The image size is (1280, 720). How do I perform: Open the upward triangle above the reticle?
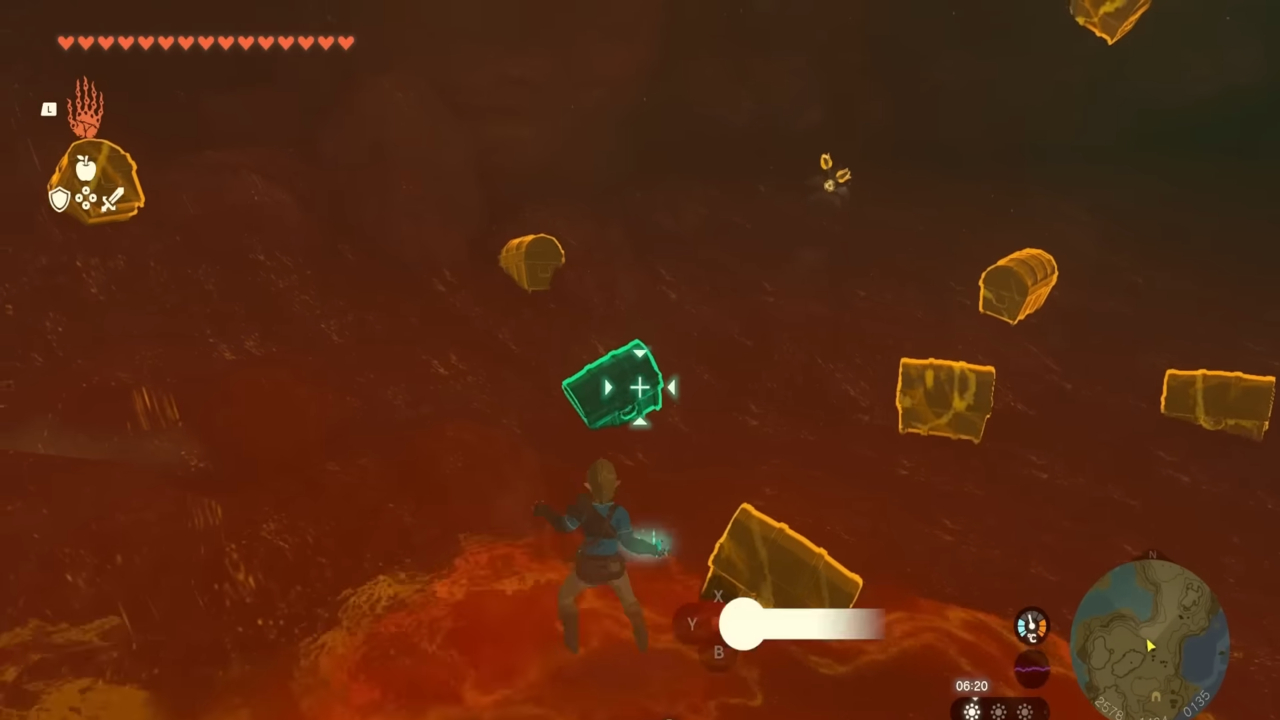[x=640, y=352]
